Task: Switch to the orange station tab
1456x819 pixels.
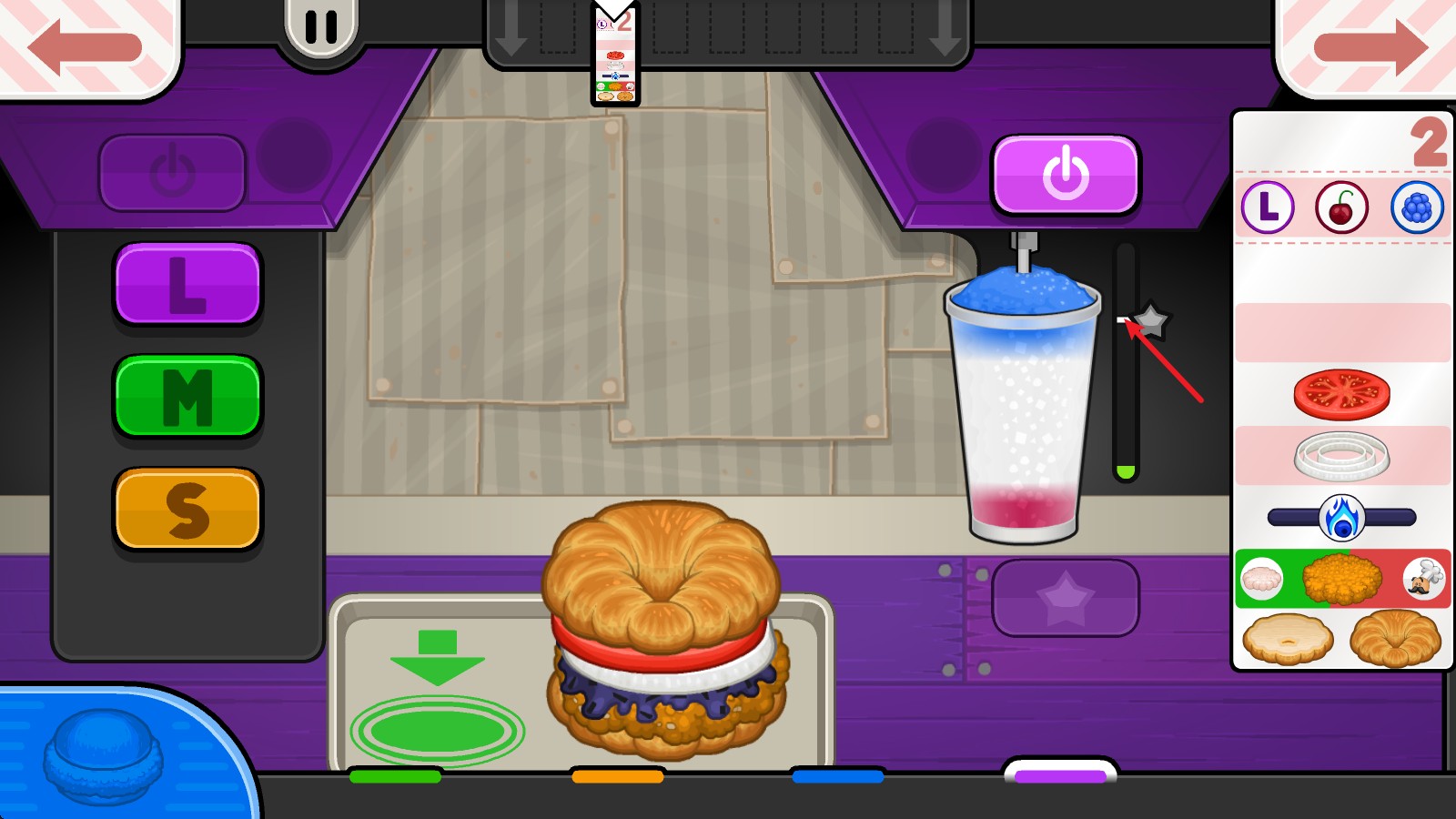Action: 617,776
